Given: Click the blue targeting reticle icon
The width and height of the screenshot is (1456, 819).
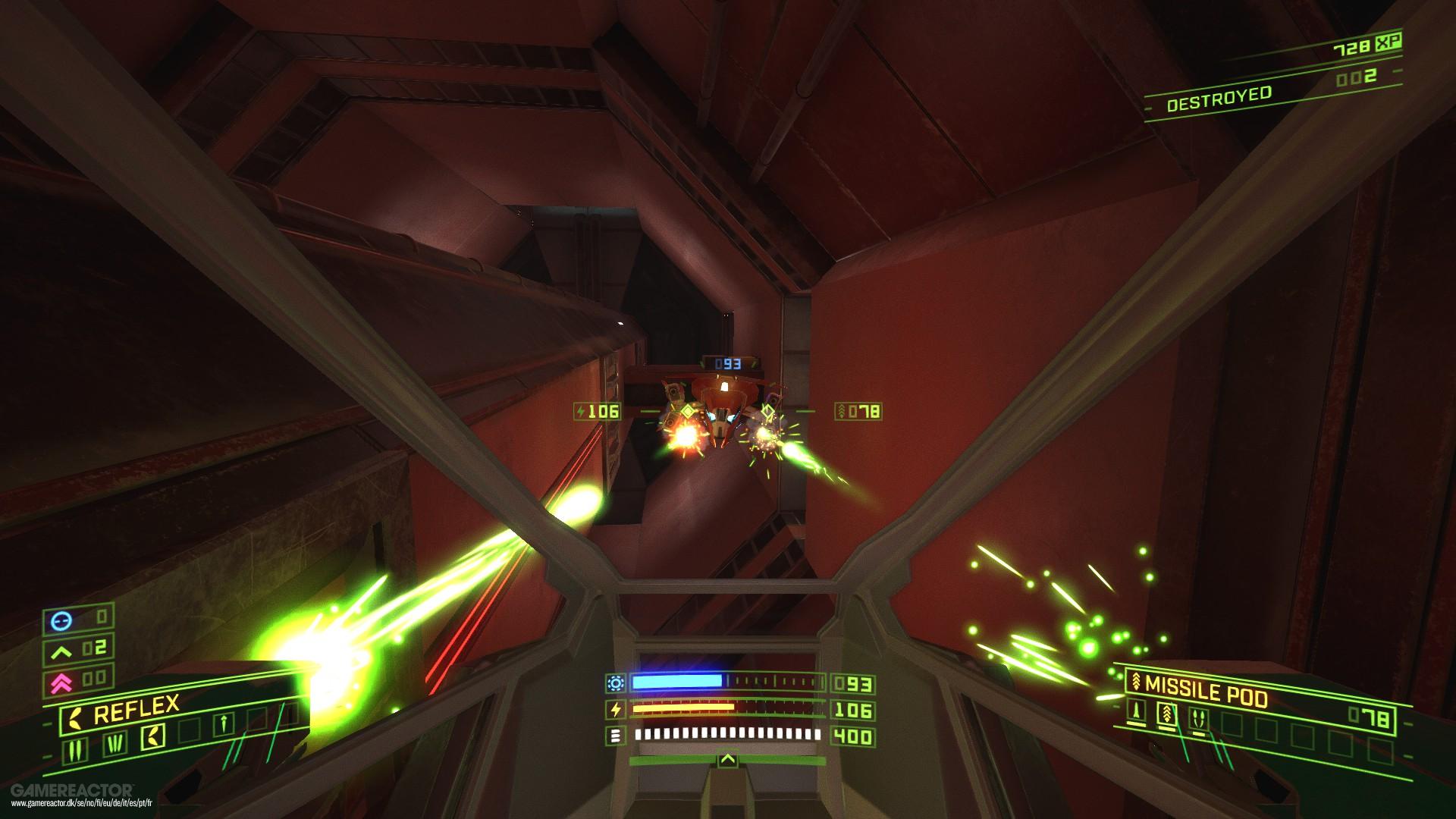Looking at the screenshot, I should coord(61,620).
